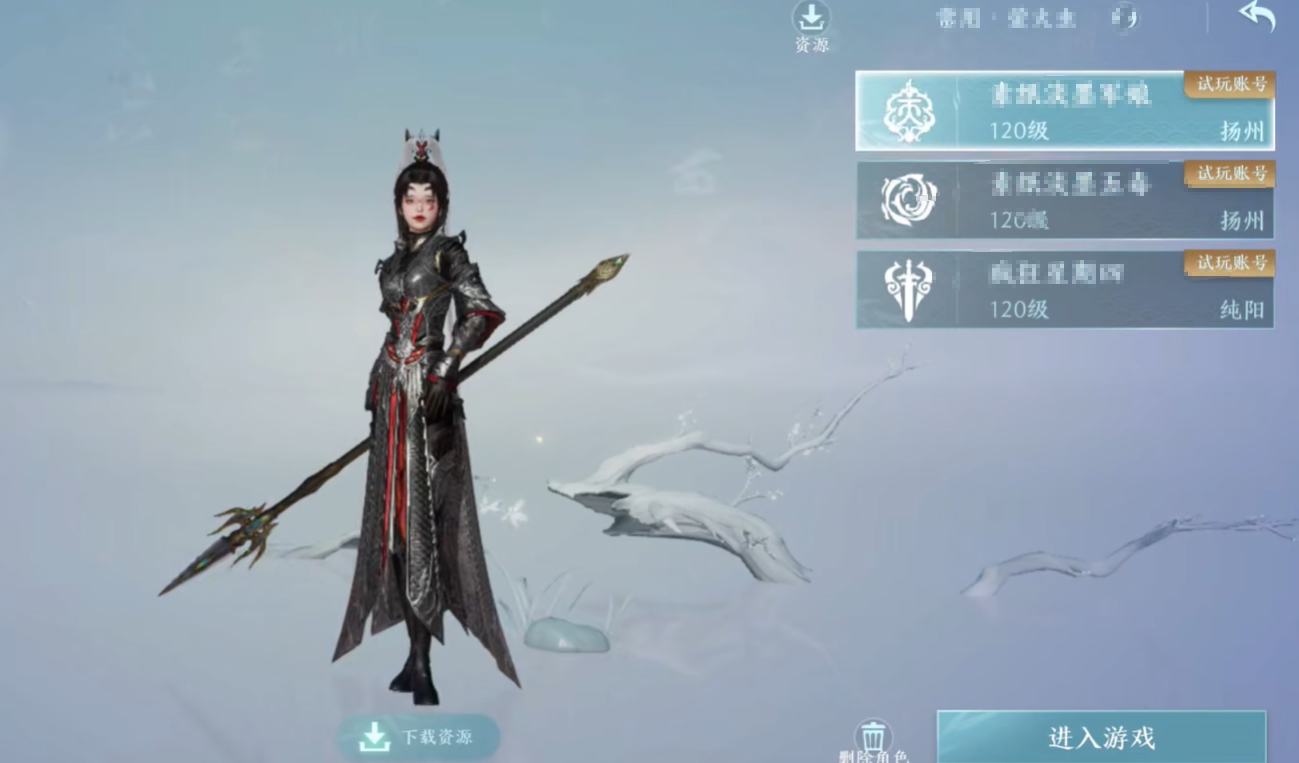The image size is (1299, 763).
Task: Click the server selector refresh icon
Action: pos(1125,17)
